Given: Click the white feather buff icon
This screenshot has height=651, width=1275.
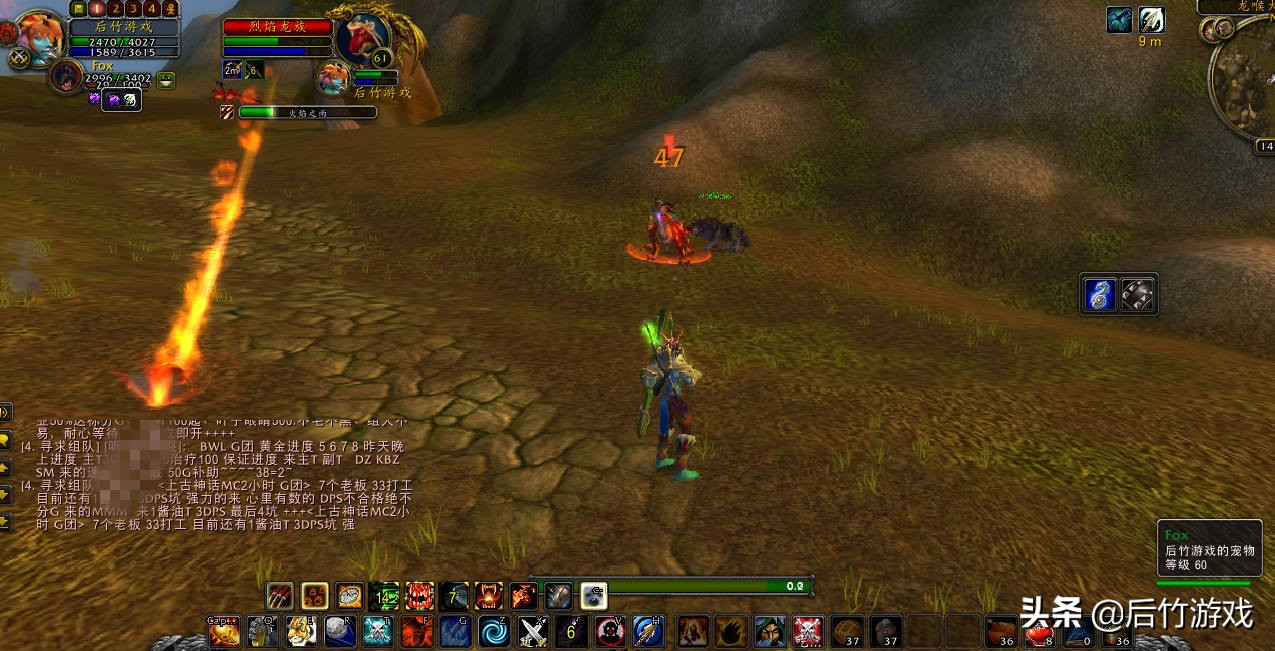Looking at the screenshot, I should pos(1151,20).
